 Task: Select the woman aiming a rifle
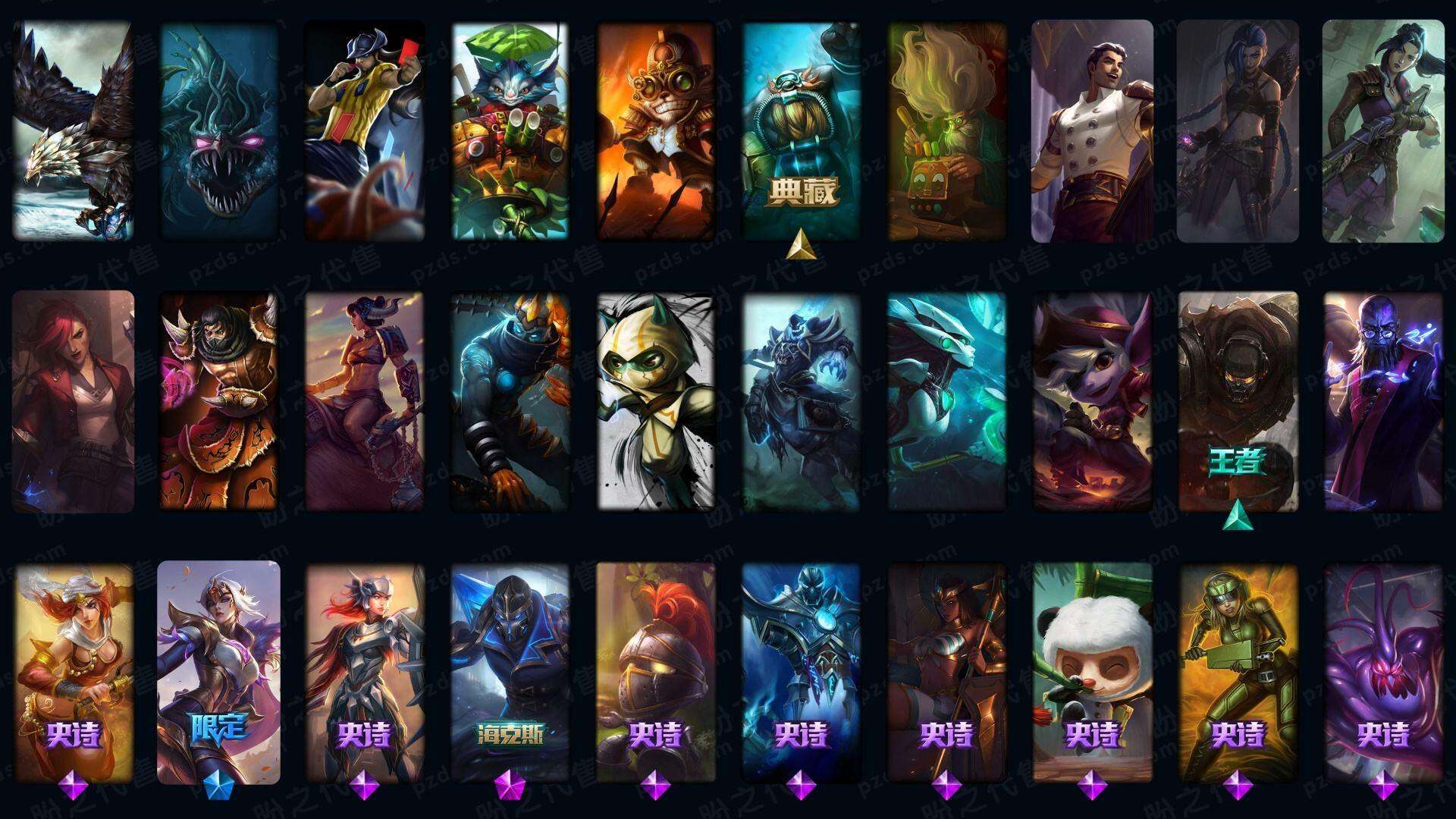[1382, 130]
